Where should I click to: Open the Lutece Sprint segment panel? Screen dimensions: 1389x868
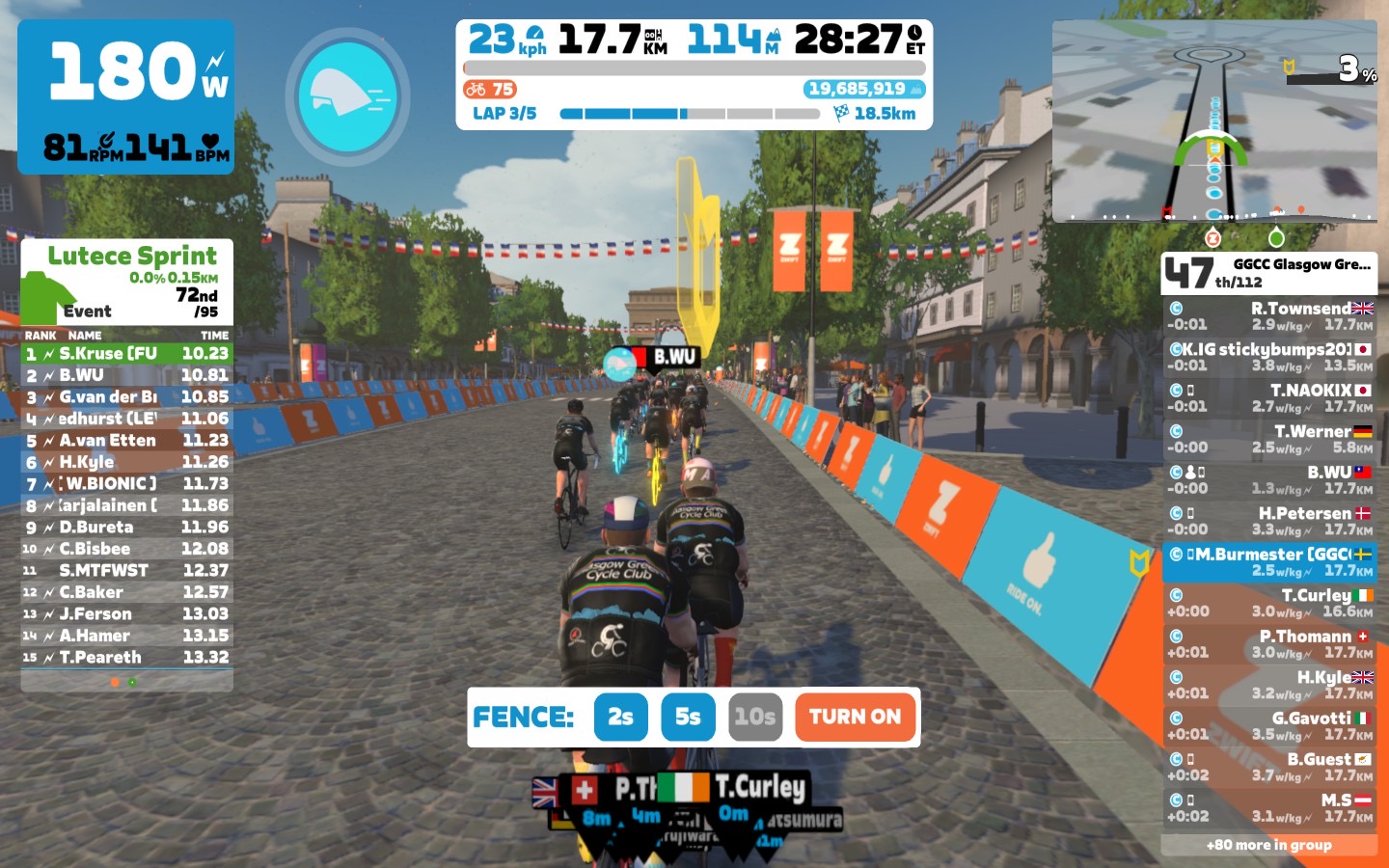tap(126, 282)
